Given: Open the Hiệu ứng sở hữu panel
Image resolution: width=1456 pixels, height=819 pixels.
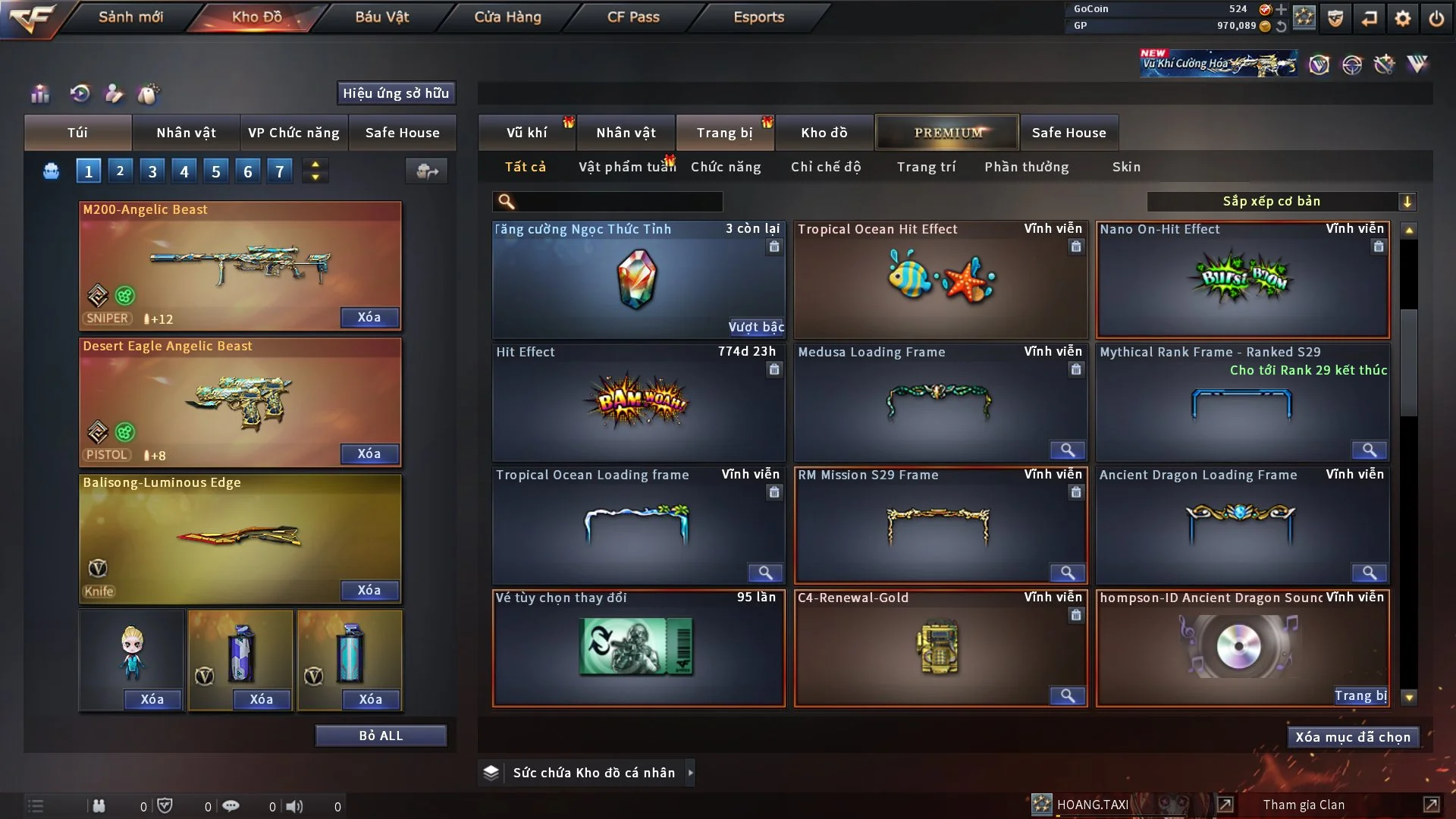Looking at the screenshot, I should pyautogui.click(x=396, y=93).
